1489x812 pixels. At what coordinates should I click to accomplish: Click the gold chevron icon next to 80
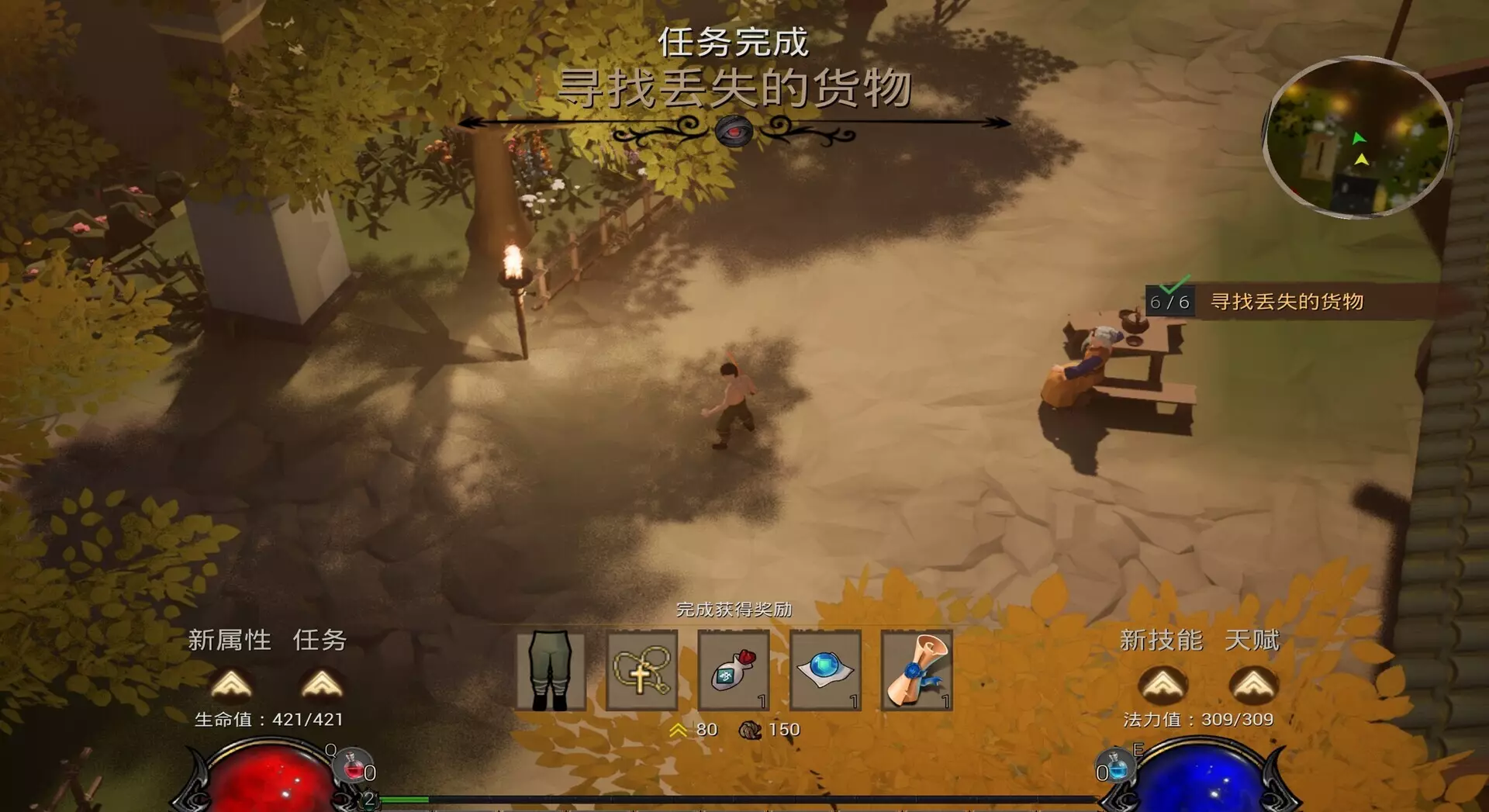(677, 729)
